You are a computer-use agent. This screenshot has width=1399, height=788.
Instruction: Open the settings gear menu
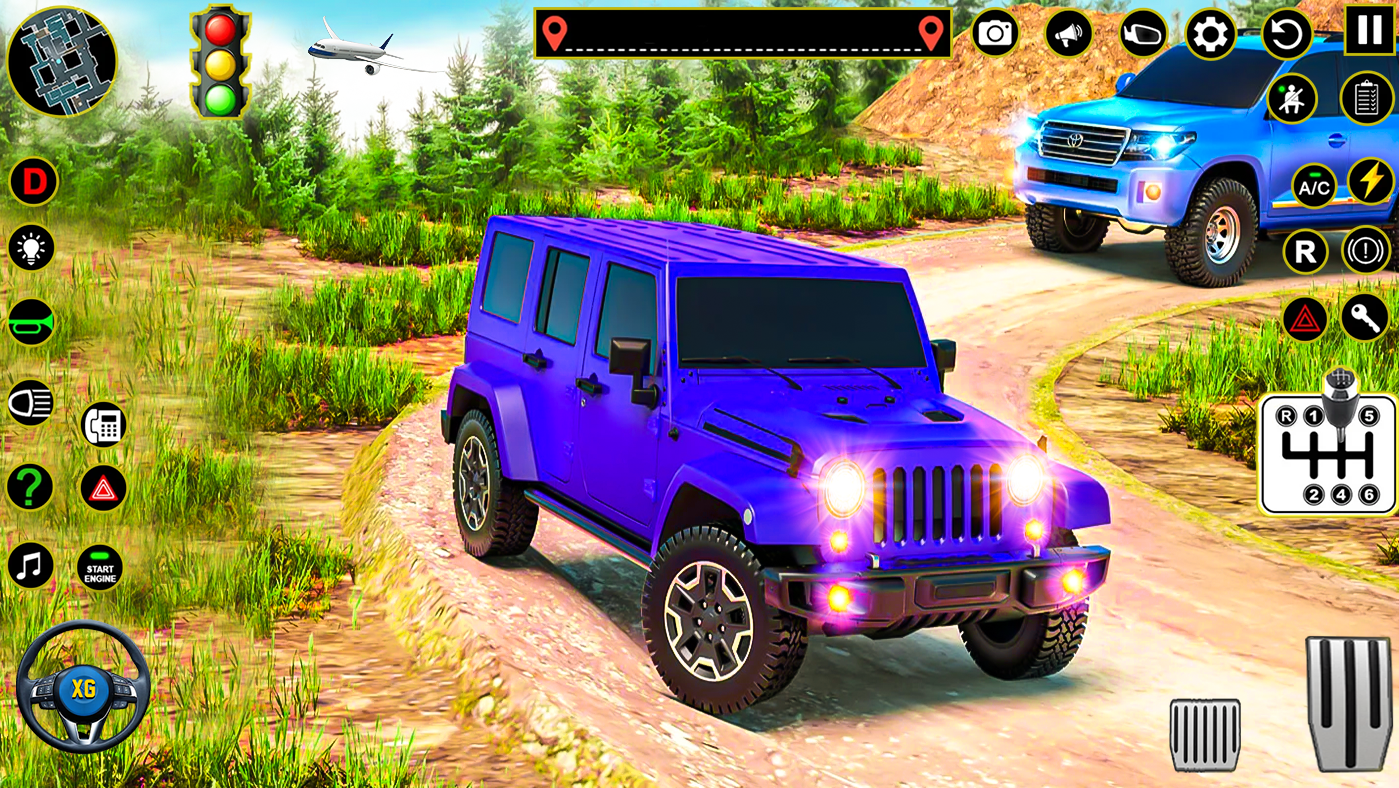tap(1212, 35)
